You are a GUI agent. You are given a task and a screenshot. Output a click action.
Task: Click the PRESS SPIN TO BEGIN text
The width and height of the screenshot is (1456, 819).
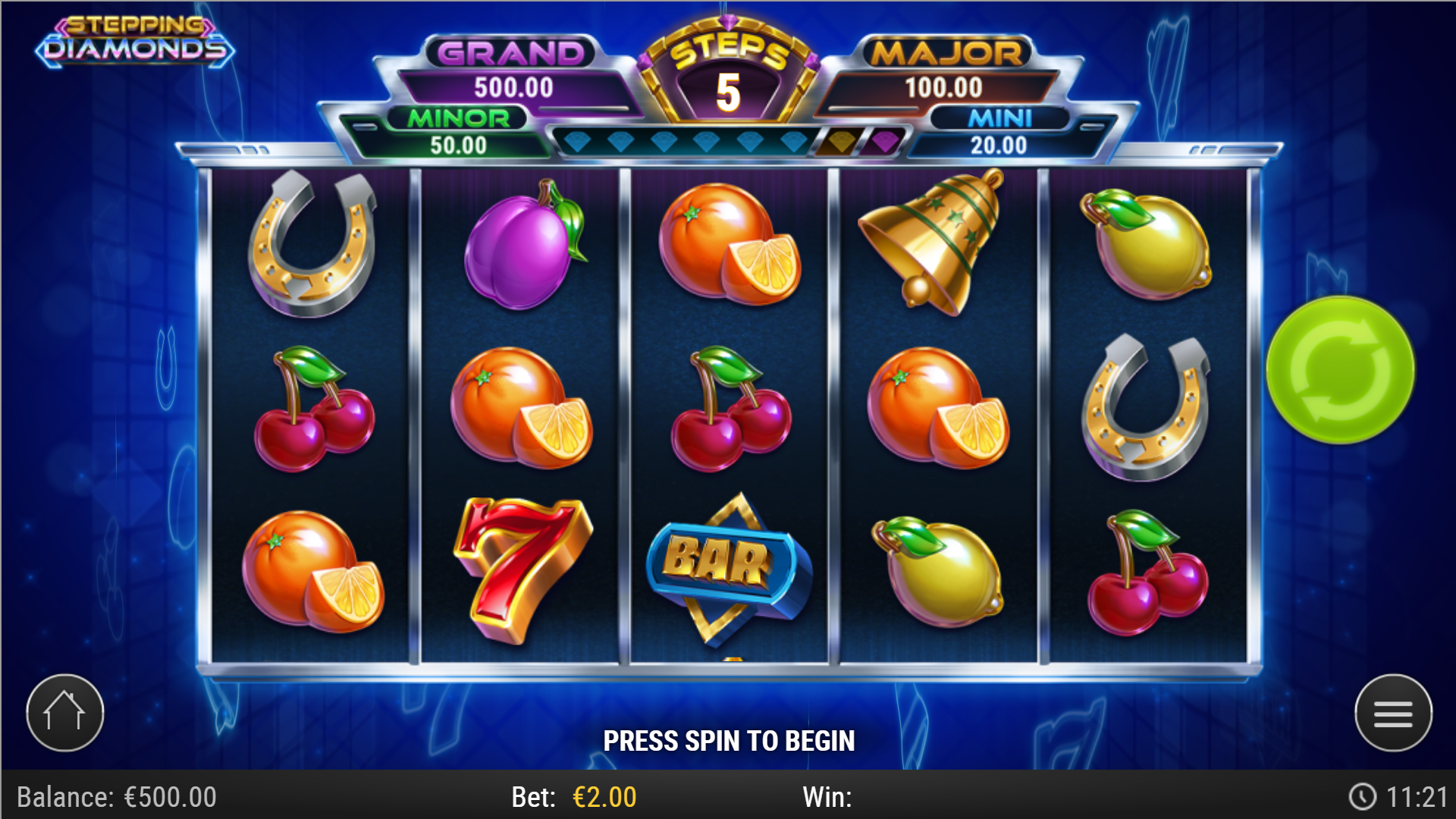[x=728, y=739]
